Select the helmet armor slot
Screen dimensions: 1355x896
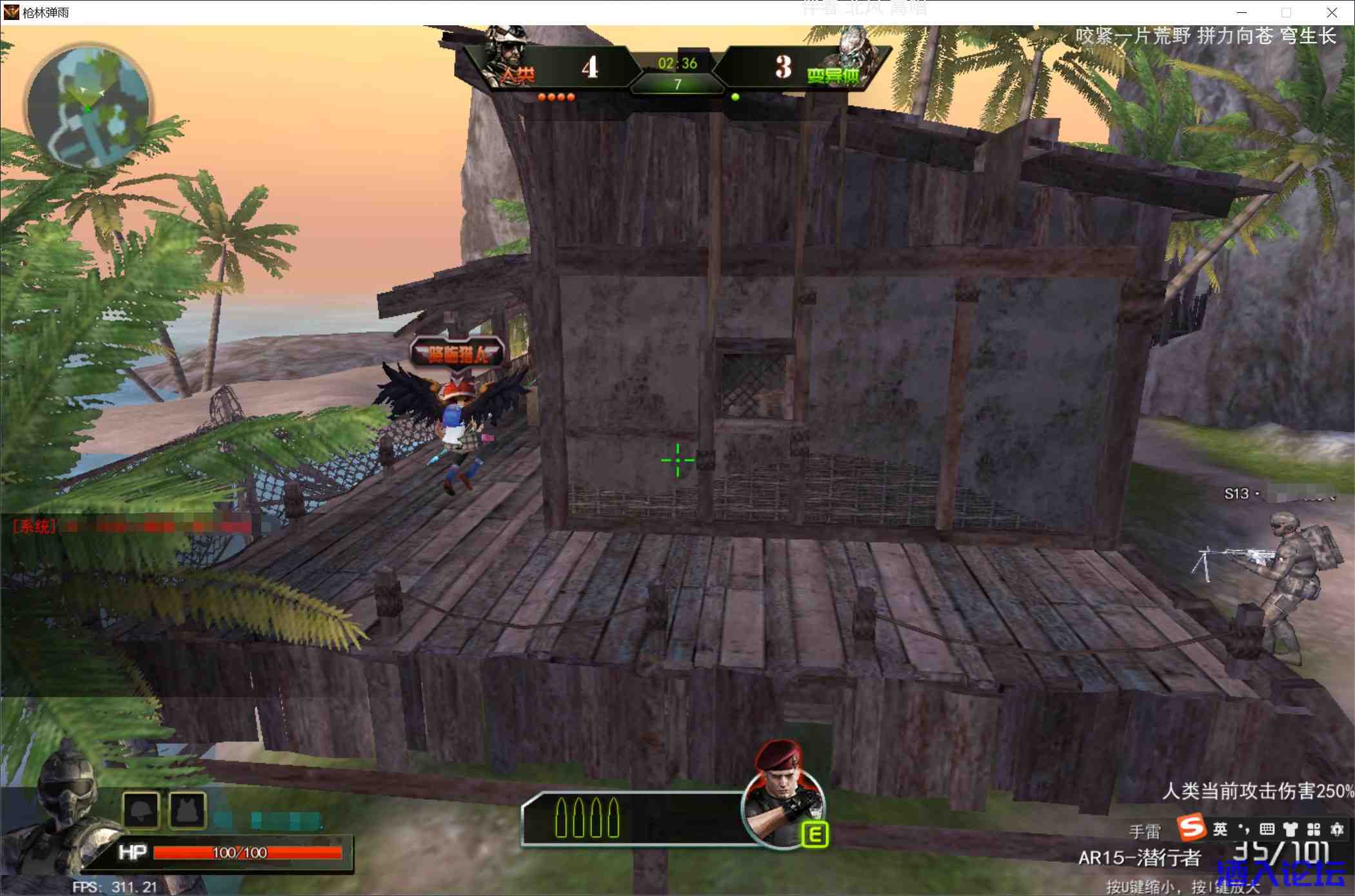tap(141, 810)
